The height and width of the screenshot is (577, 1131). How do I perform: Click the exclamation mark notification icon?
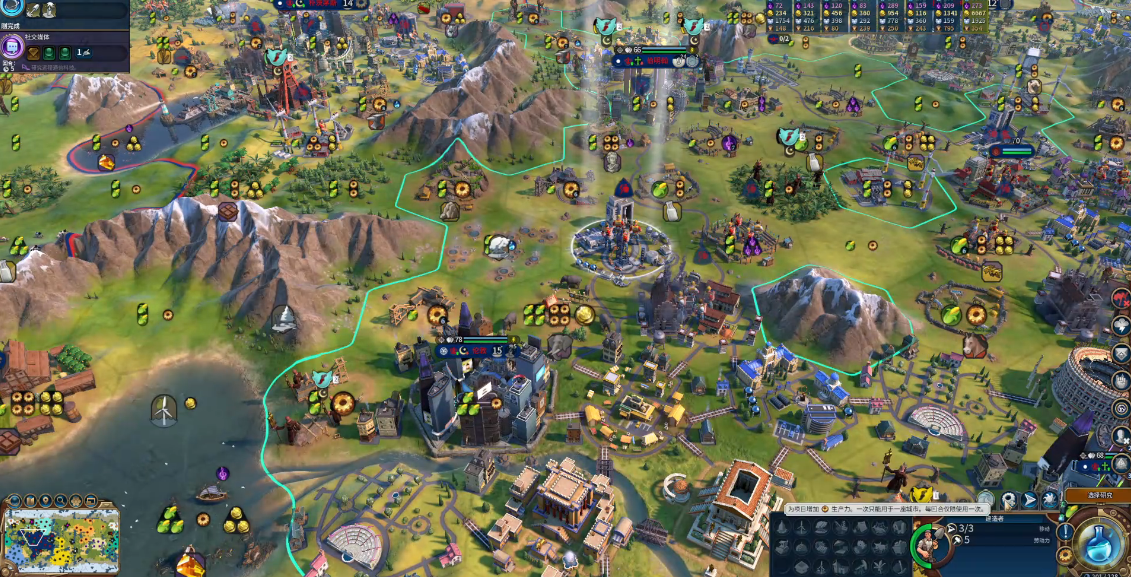(x=1066, y=532)
